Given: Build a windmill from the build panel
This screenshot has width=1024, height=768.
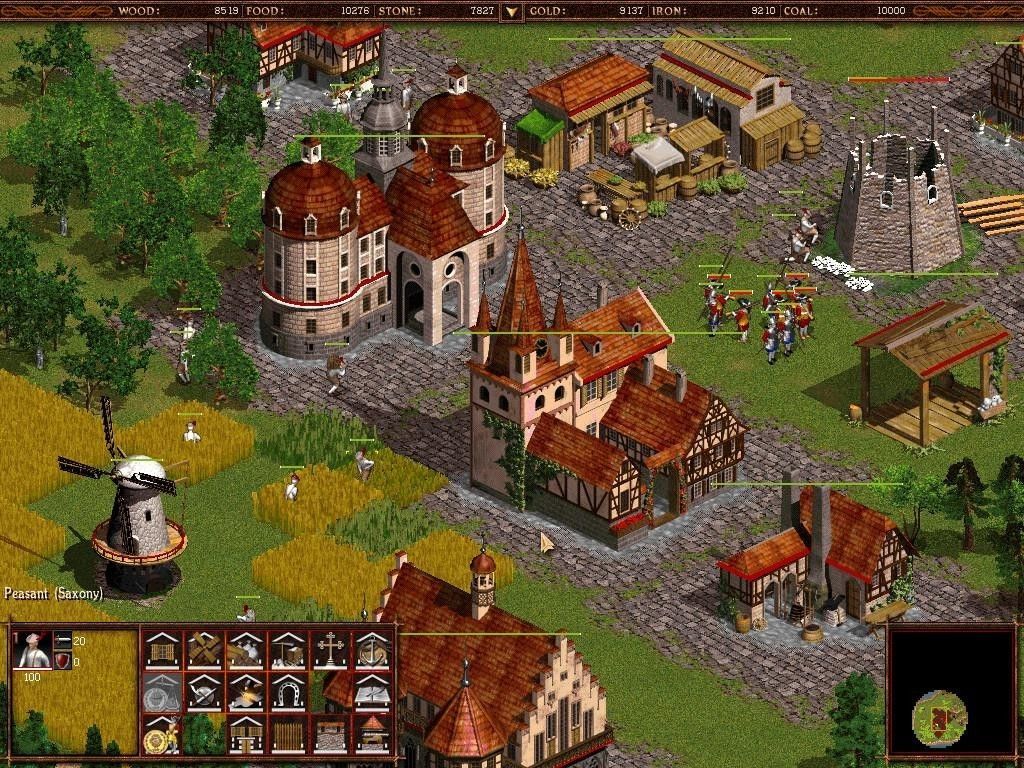Looking at the screenshot, I should 204,650.
